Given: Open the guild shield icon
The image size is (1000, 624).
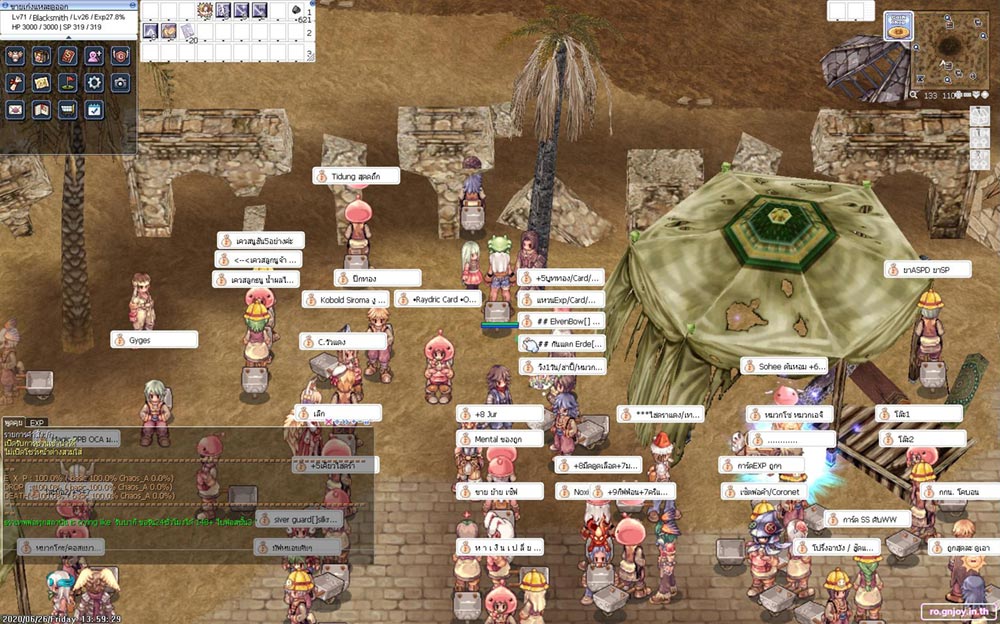Looking at the screenshot, I should point(120,56).
